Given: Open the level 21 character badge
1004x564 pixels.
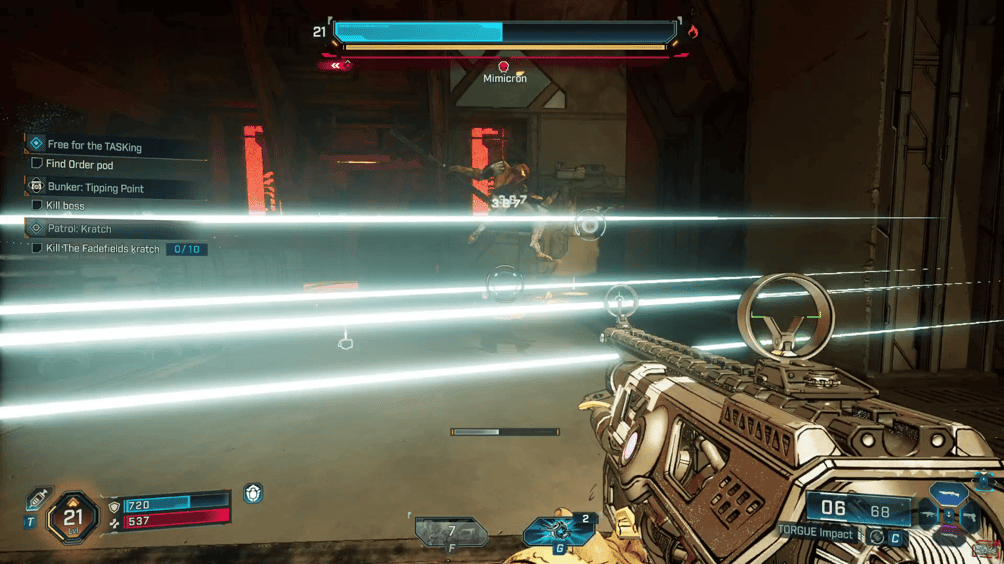Looking at the screenshot, I should tap(73, 517).
